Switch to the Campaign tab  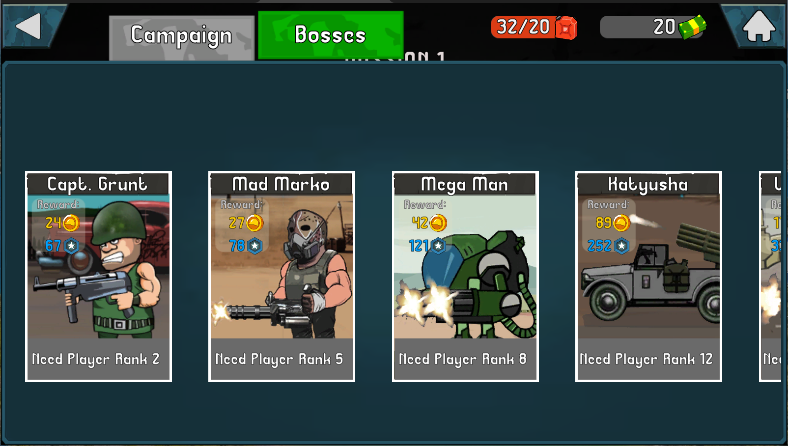(x=181, y=36)
